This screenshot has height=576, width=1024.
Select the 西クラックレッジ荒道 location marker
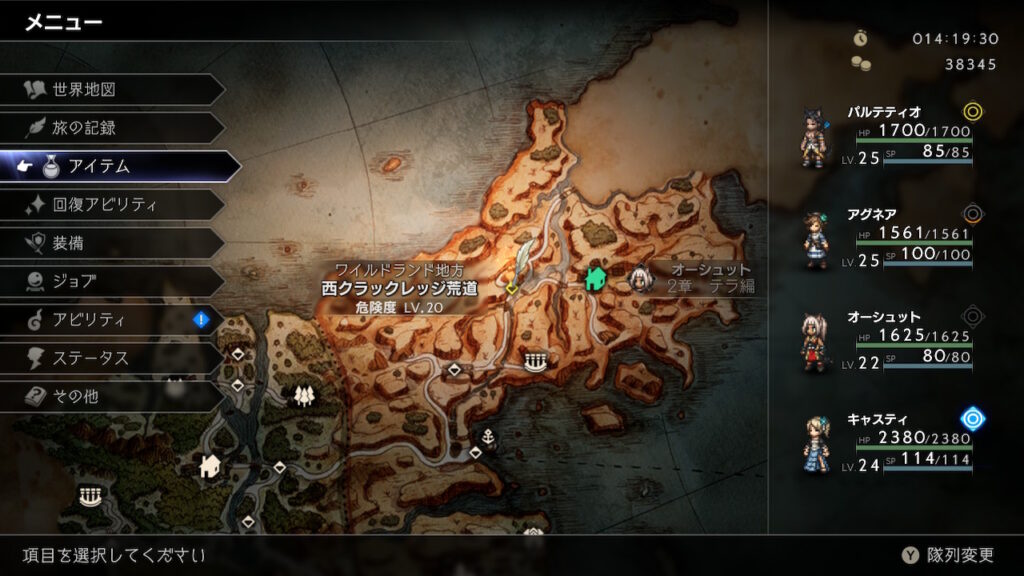click(x=512, y=287)
